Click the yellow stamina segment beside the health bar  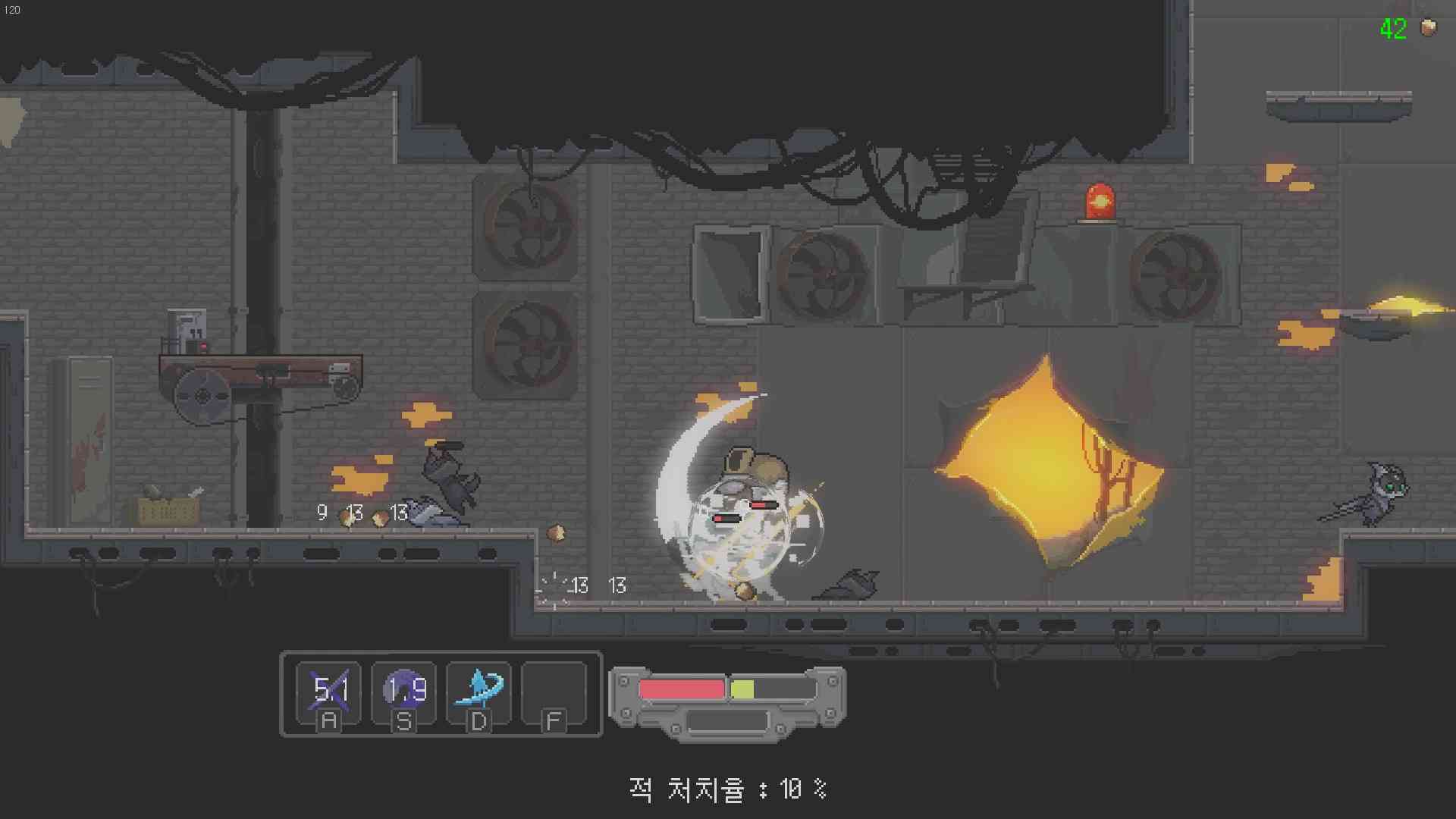[x=742, y=689]
